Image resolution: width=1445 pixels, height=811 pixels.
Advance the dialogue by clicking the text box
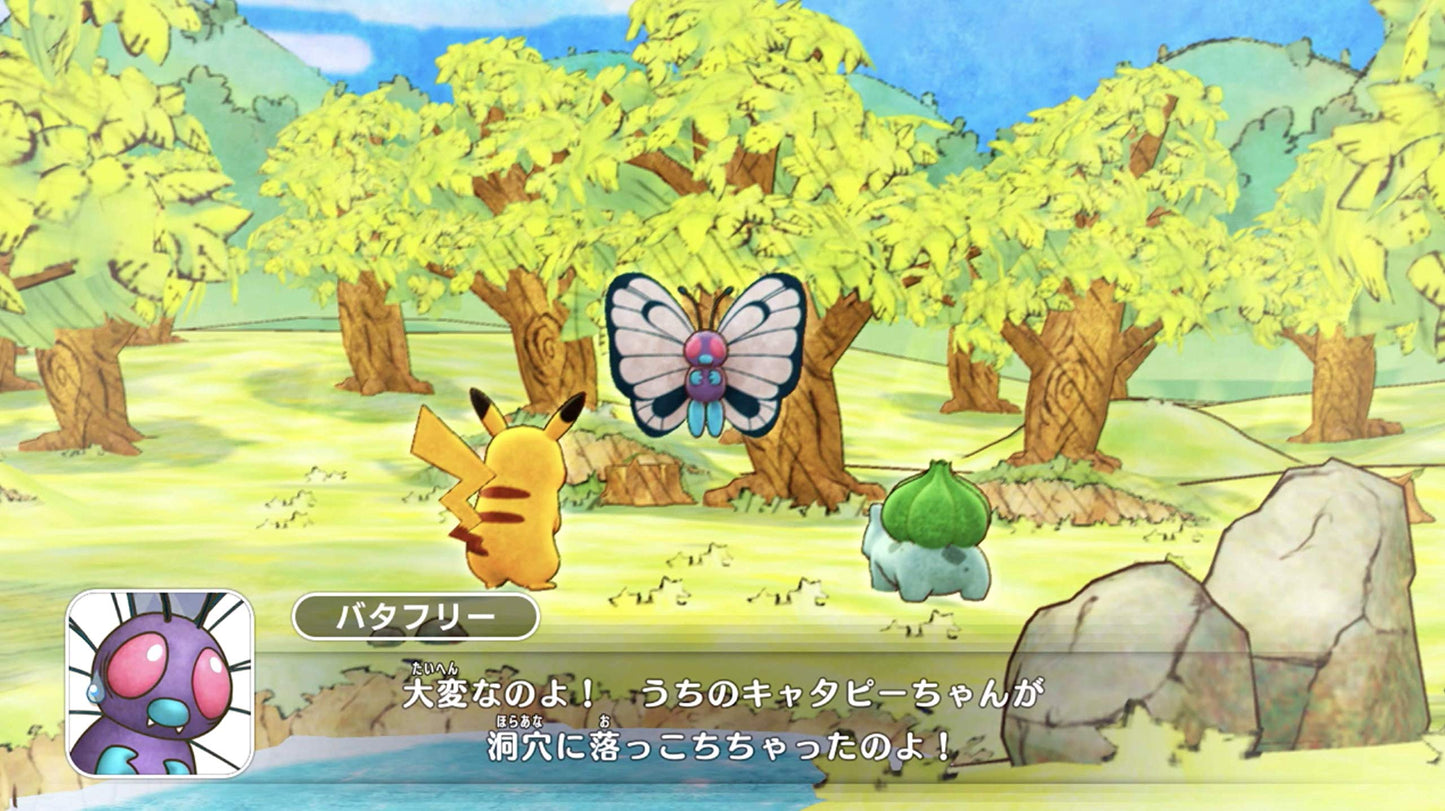(x=720, y=720)
